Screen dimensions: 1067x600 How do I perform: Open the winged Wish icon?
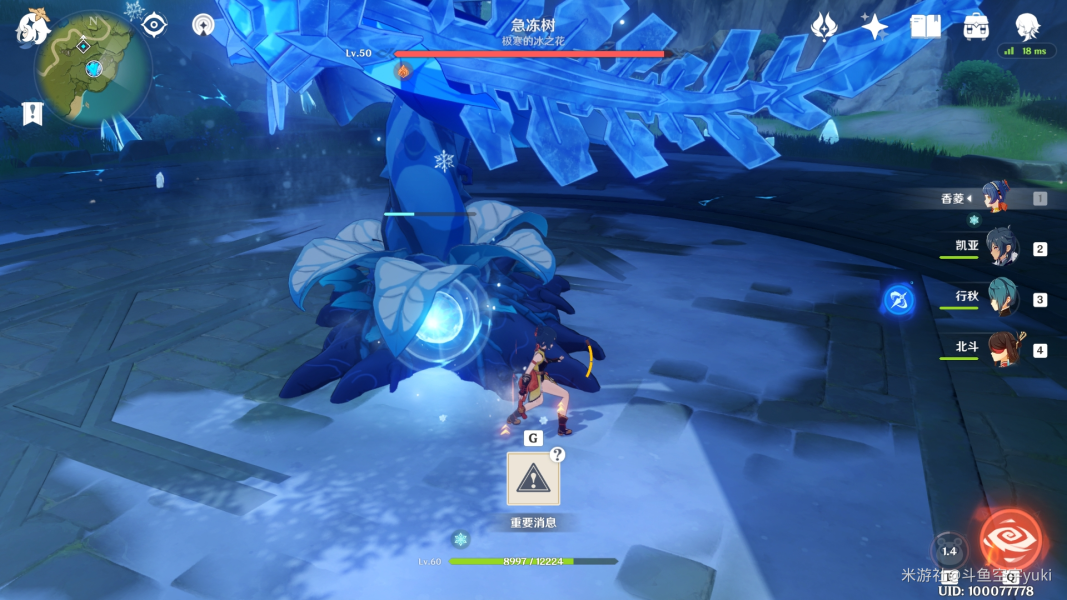824,27
